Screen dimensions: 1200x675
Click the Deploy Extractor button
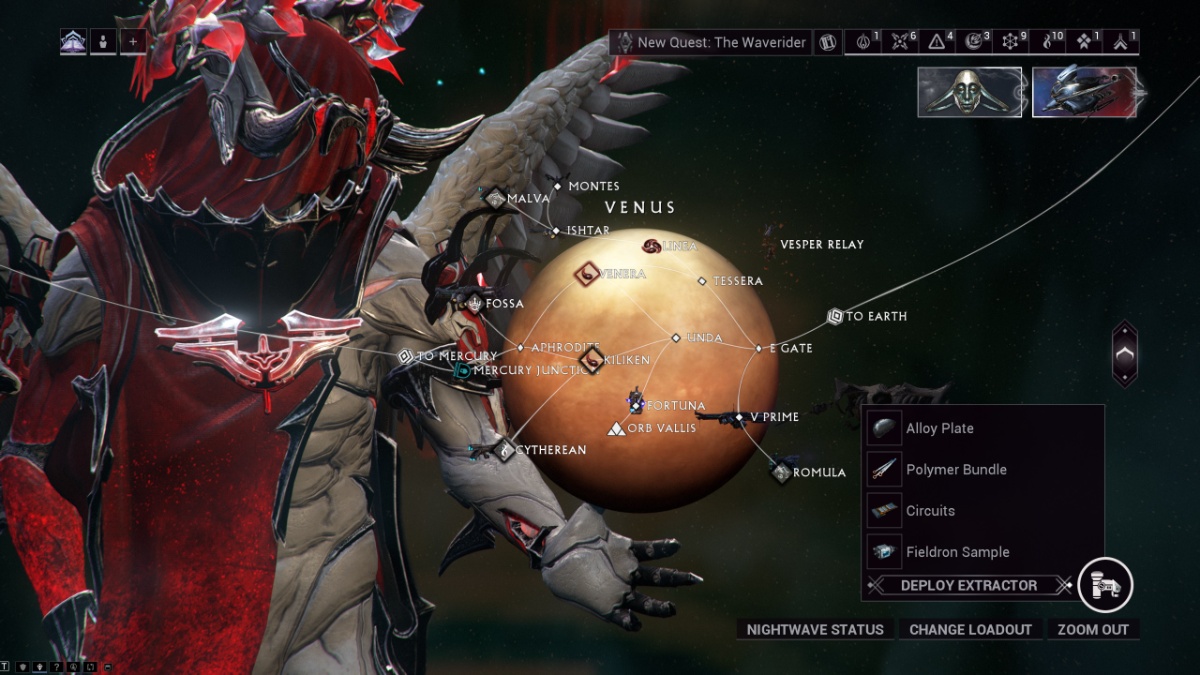pyautogui.click(x=968, y=585)
